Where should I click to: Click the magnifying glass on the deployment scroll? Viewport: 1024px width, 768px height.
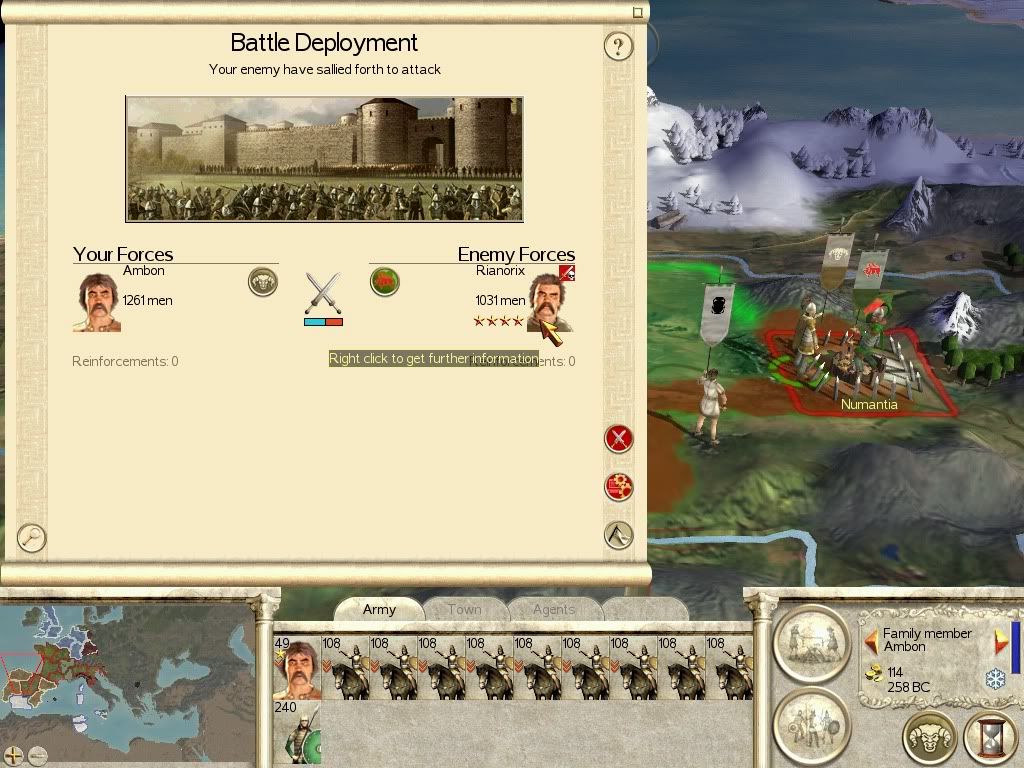click(x=32, y=537)
